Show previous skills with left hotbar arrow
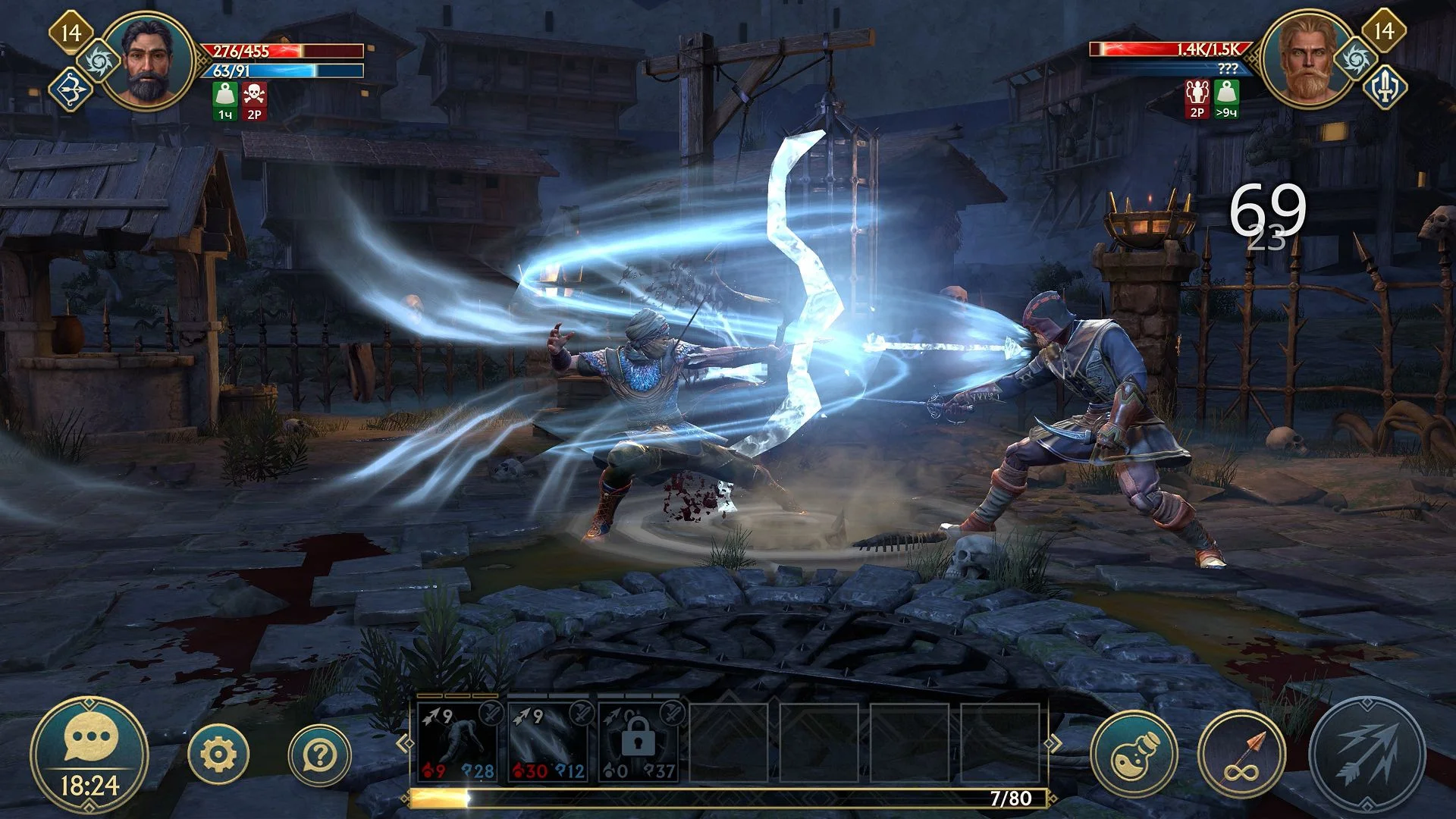The image size is (1456, 819). 403,743
